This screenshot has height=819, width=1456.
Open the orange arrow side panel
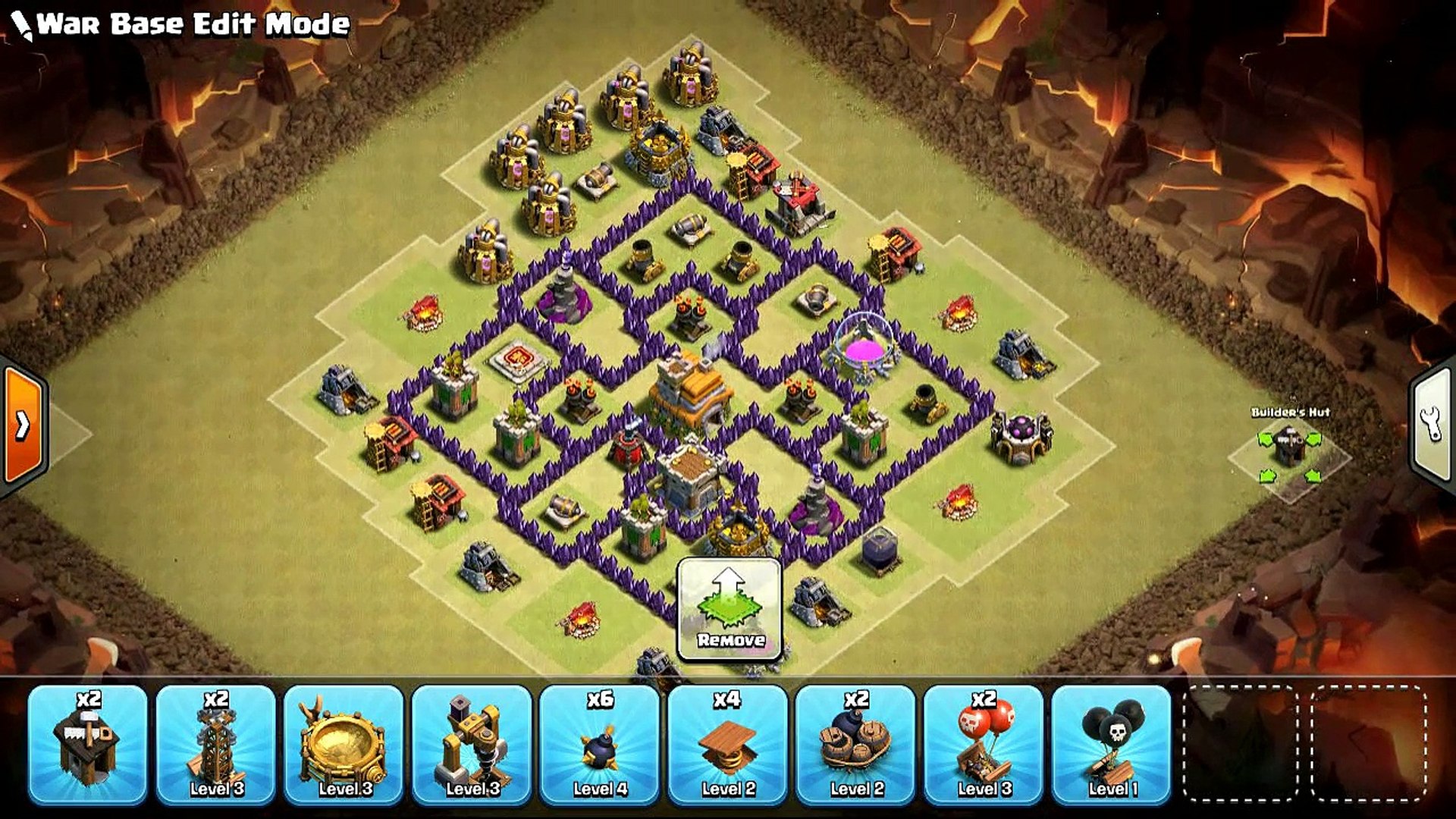point(24,426)
